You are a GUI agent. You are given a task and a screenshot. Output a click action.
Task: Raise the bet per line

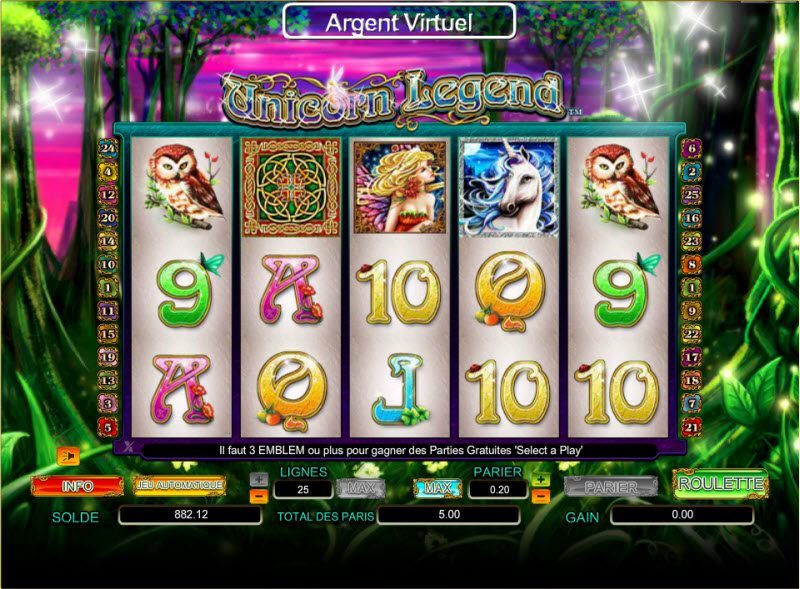[x=542, y=479]
